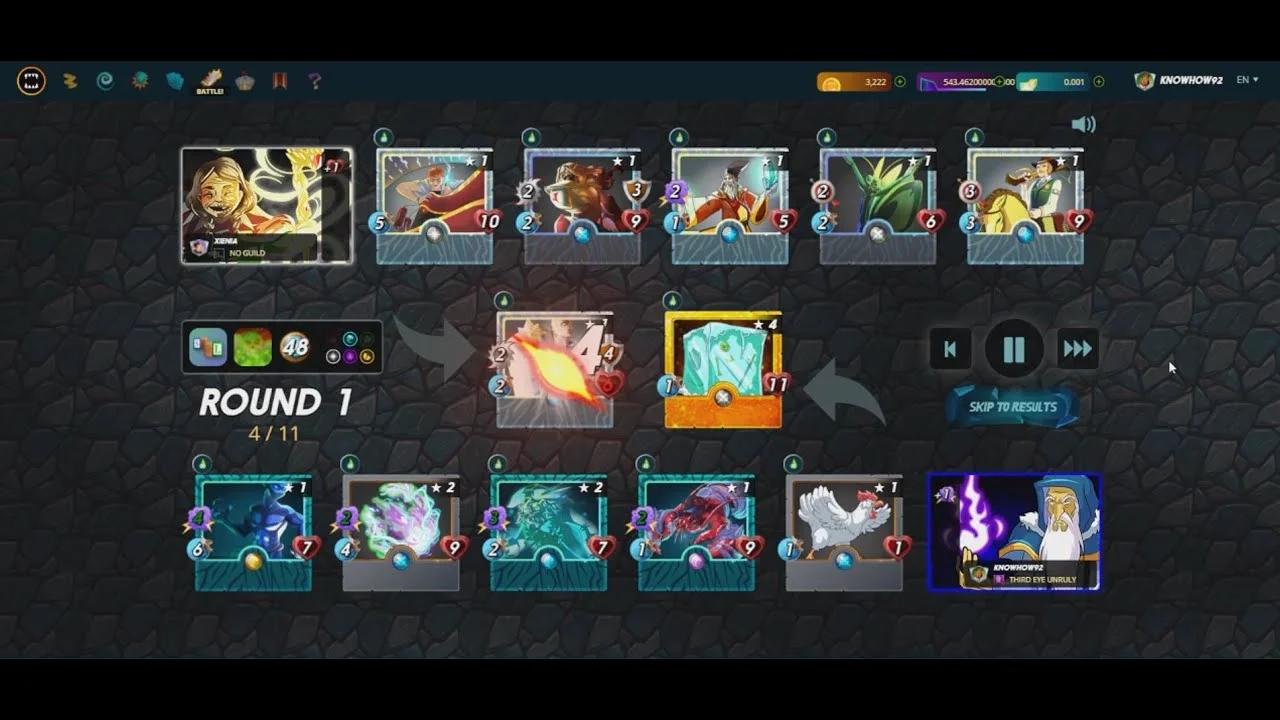Expand the DEC balance with plus button

[x=998, y=80]
